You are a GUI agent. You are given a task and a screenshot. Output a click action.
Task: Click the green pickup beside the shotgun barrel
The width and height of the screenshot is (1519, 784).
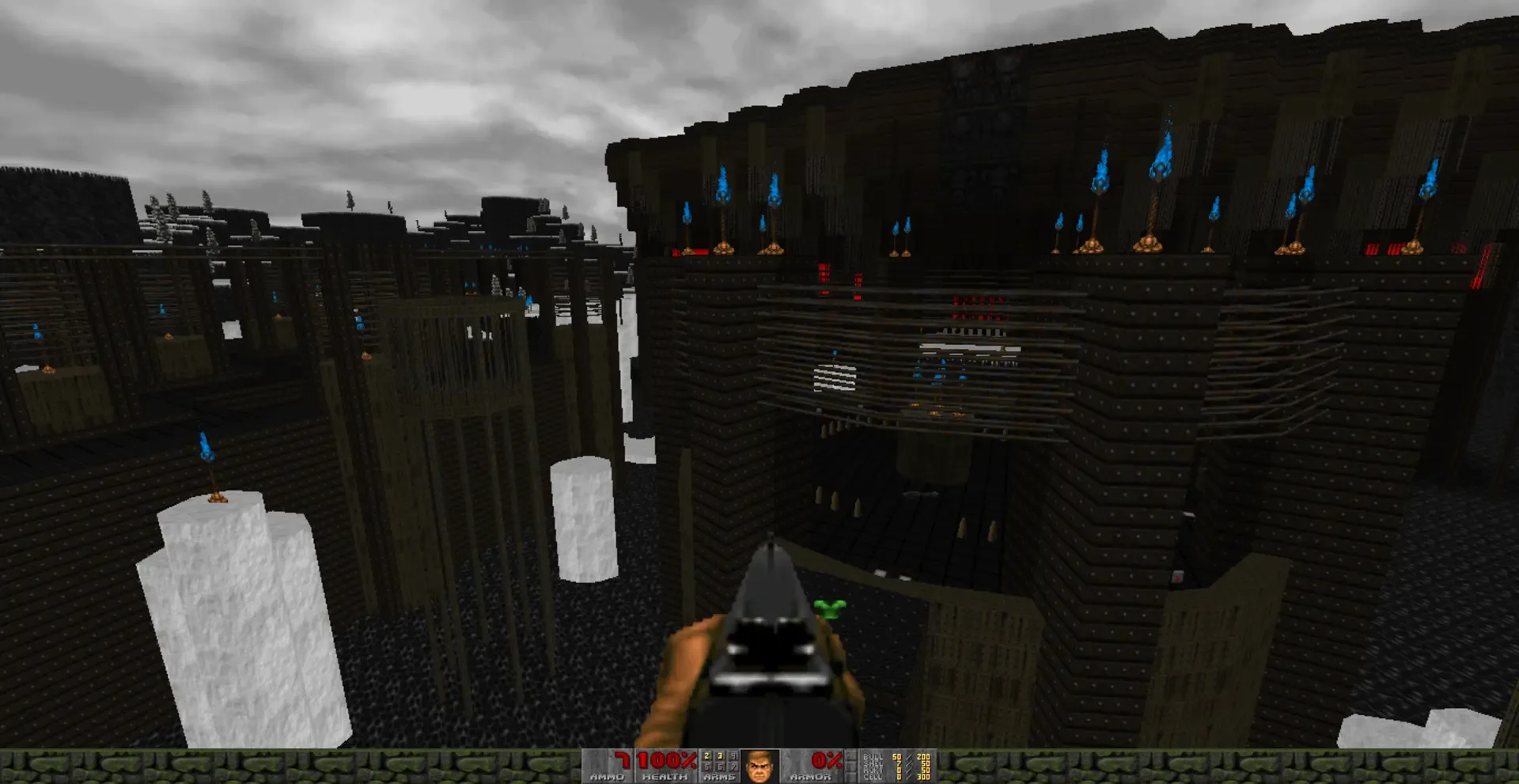pyautogui.click(x=829, y=608)
